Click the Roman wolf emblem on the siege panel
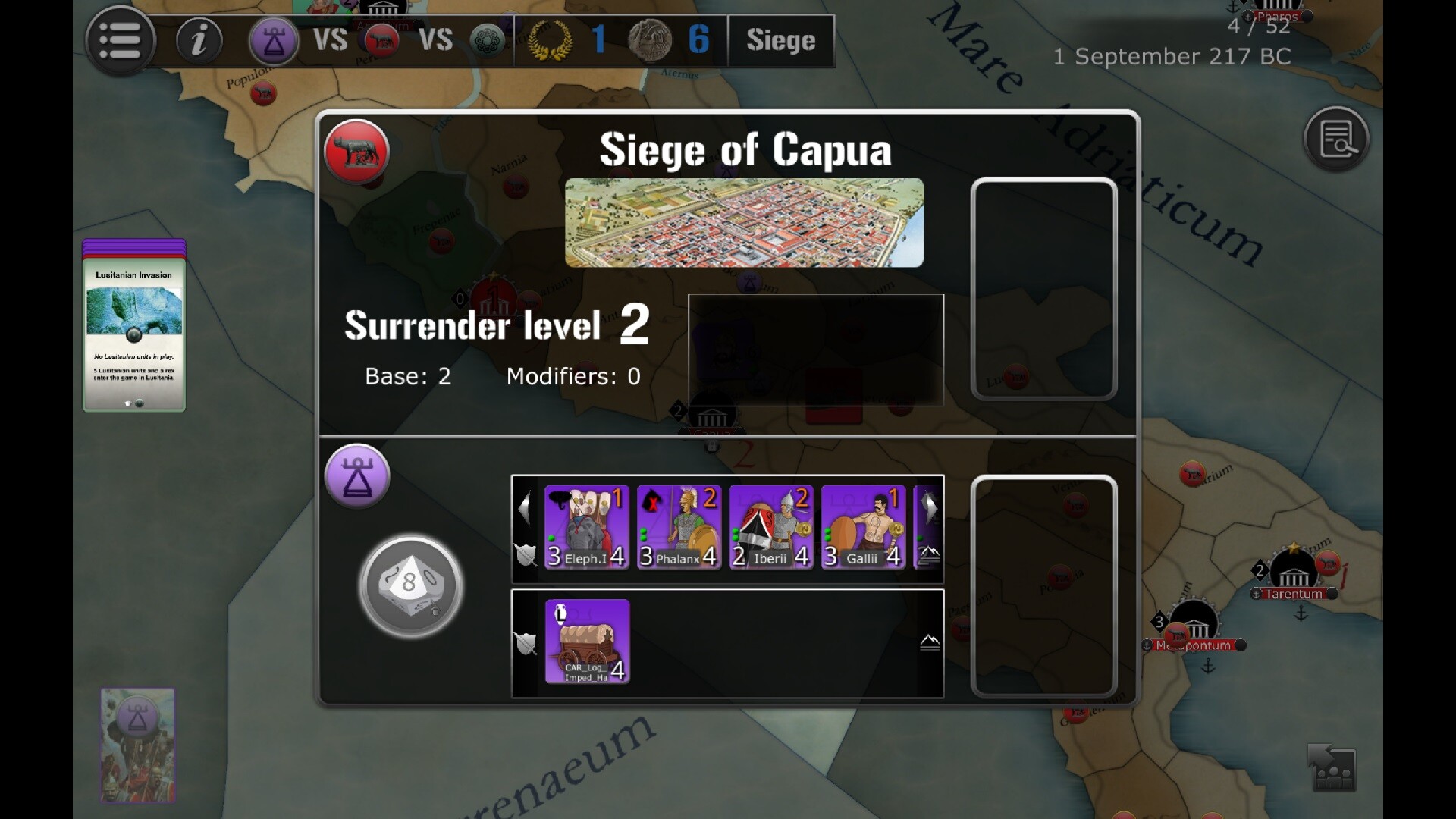Screen dimensions: 1456x819 point(356,151)
